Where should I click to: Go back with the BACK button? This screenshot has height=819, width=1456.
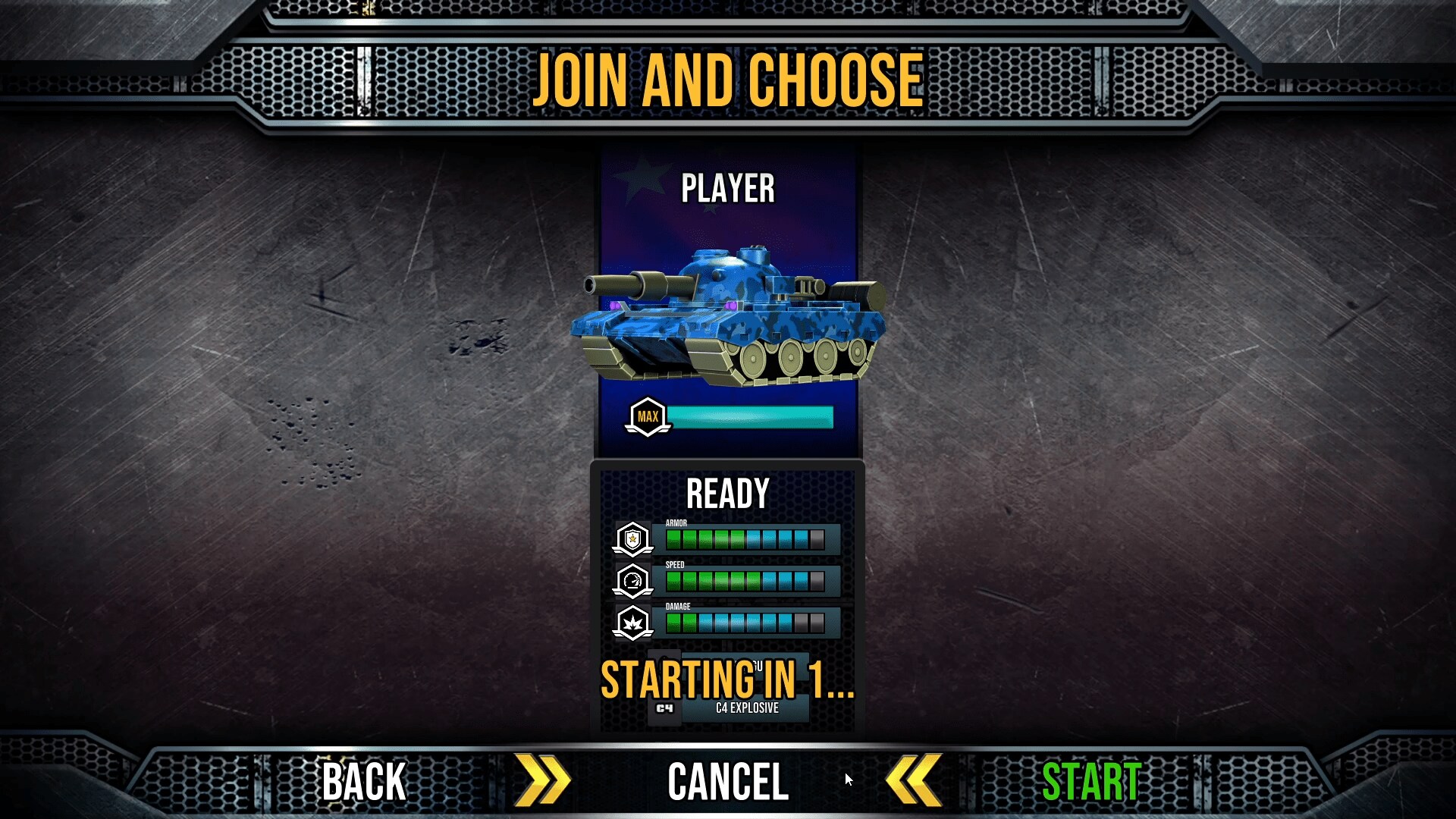[363, 781]
